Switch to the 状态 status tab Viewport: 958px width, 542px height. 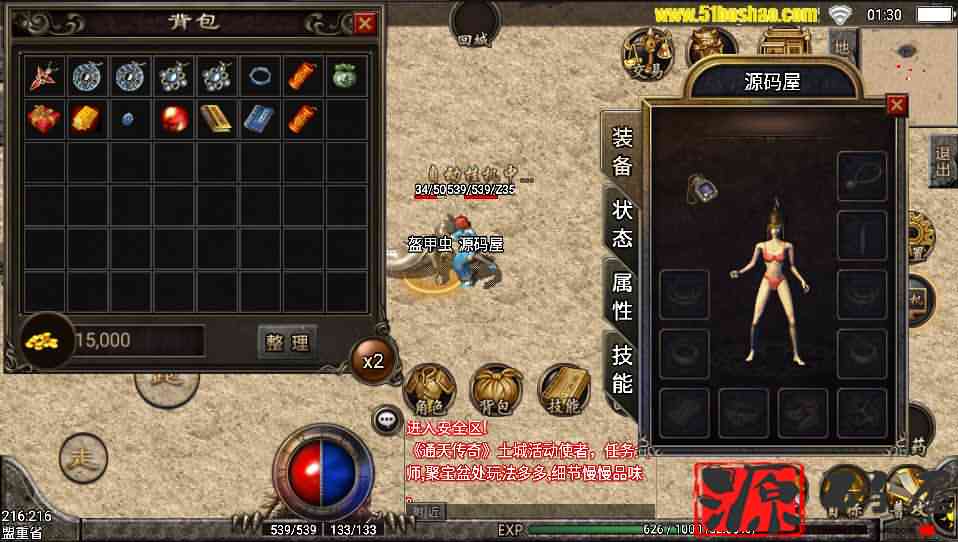[622, 223]
